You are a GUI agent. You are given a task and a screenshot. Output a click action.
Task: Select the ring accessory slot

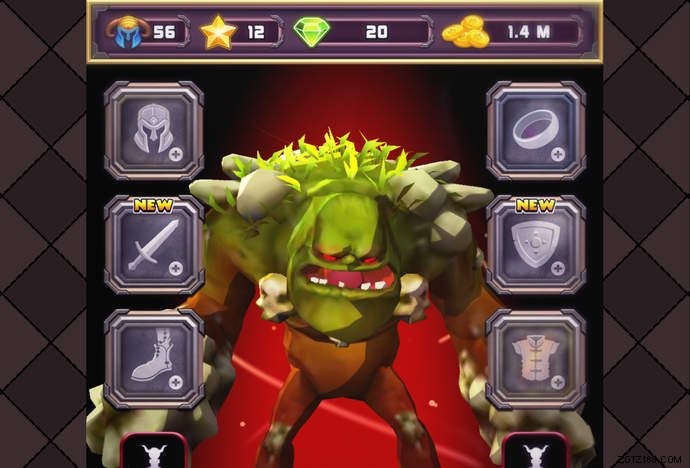[x=536, y=130]
